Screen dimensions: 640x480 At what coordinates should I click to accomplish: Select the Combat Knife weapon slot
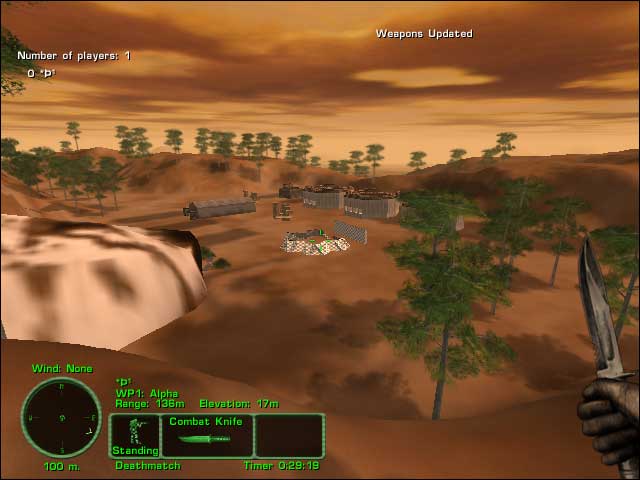(206, 436)
